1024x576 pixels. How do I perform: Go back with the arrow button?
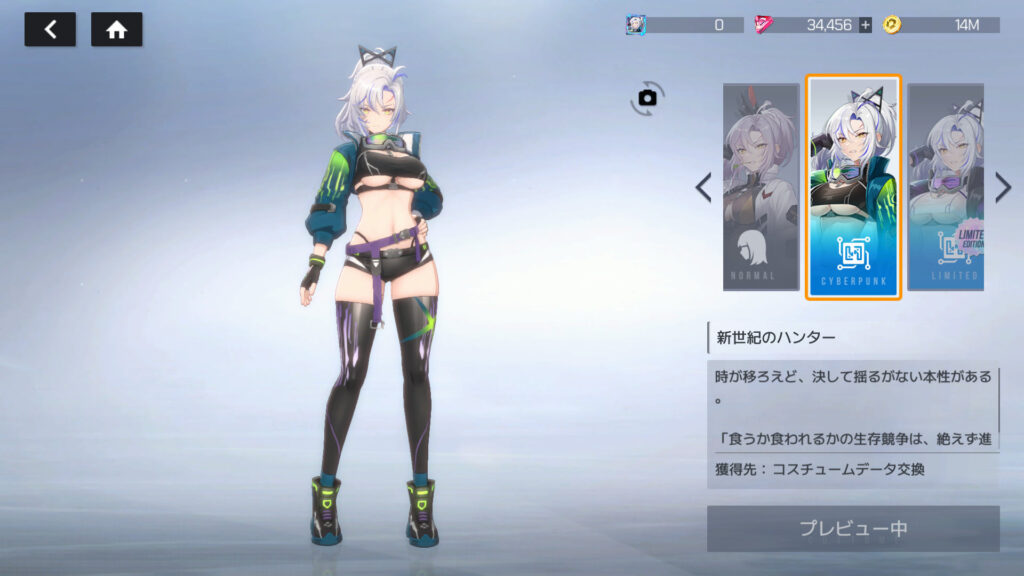click(50, 30)
